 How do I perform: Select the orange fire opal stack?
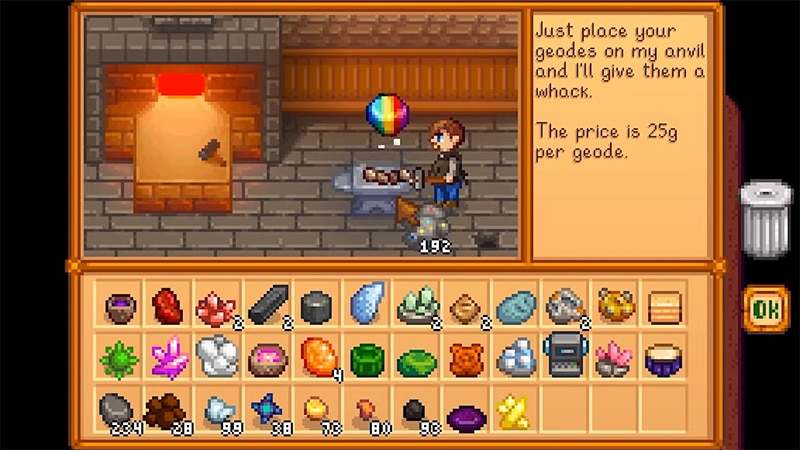tap(317, 357)
